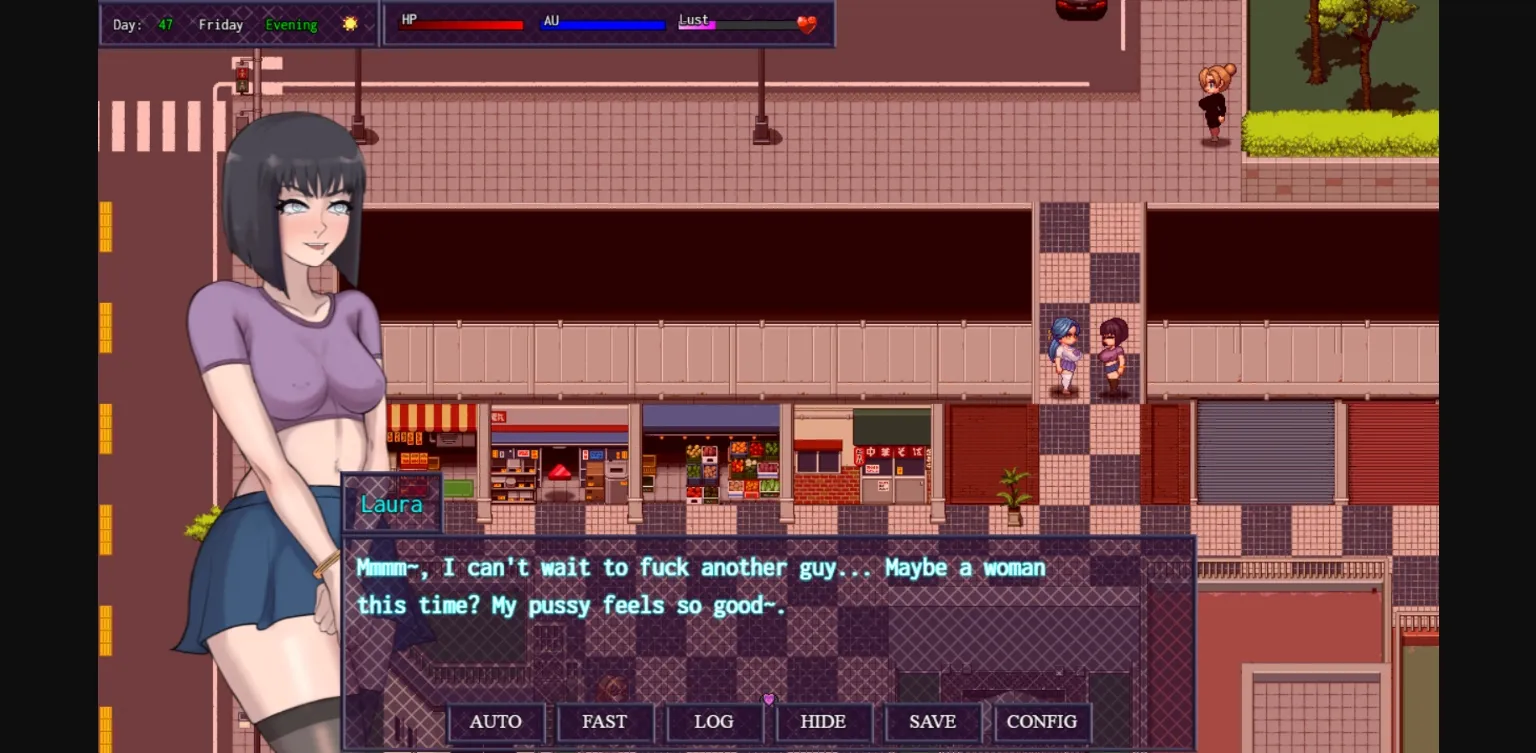1536x753 pixels.
Task: Open the SAVE menu
Action: [933, 721]
